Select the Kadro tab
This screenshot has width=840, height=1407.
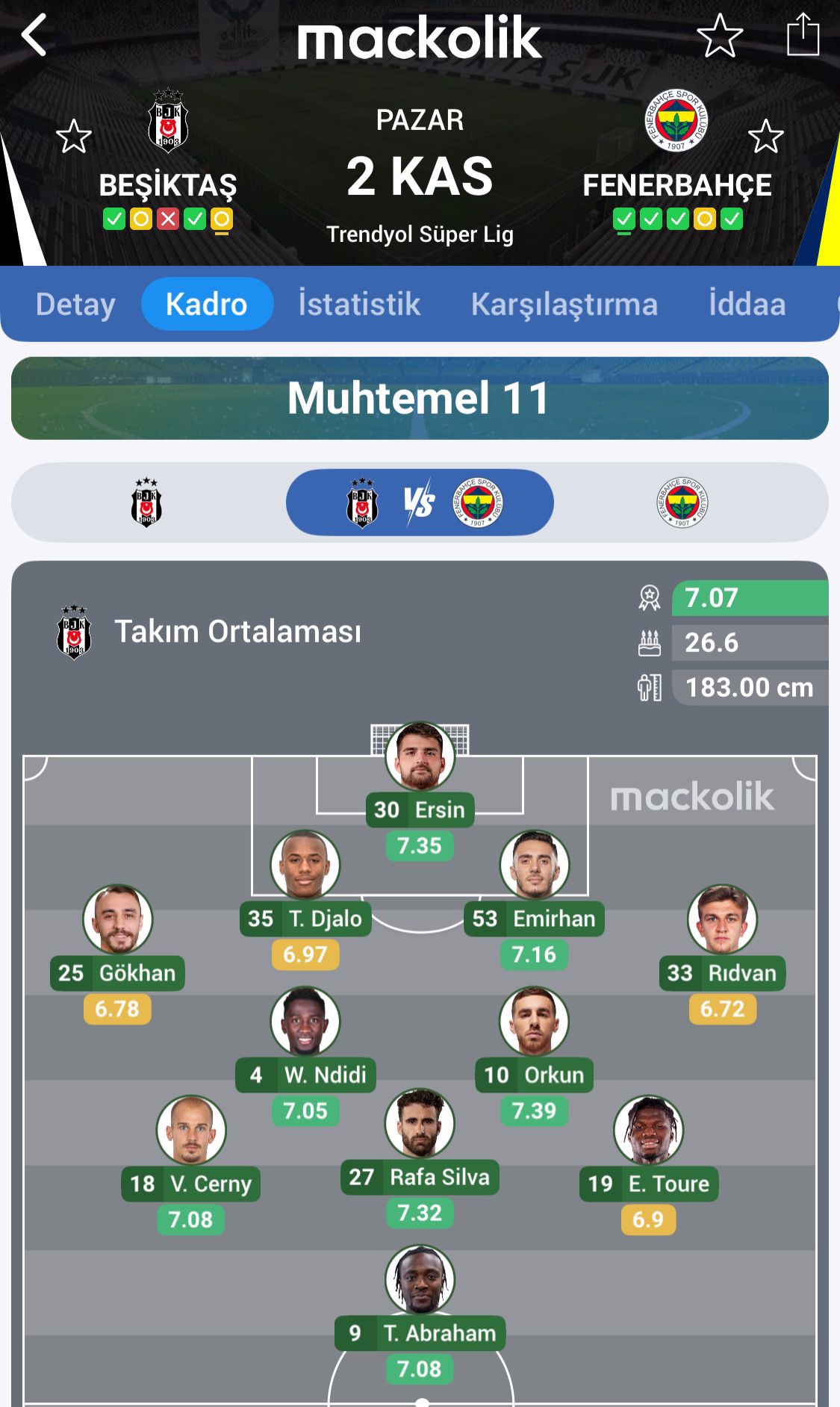tap(207, 304)
